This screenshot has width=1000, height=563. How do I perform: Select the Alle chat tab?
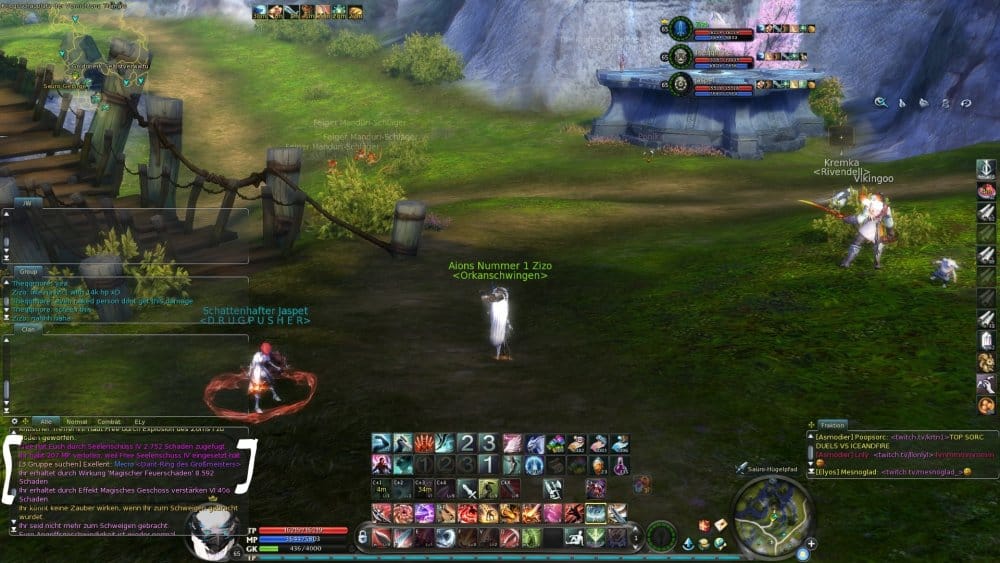(x=46, y=421)
